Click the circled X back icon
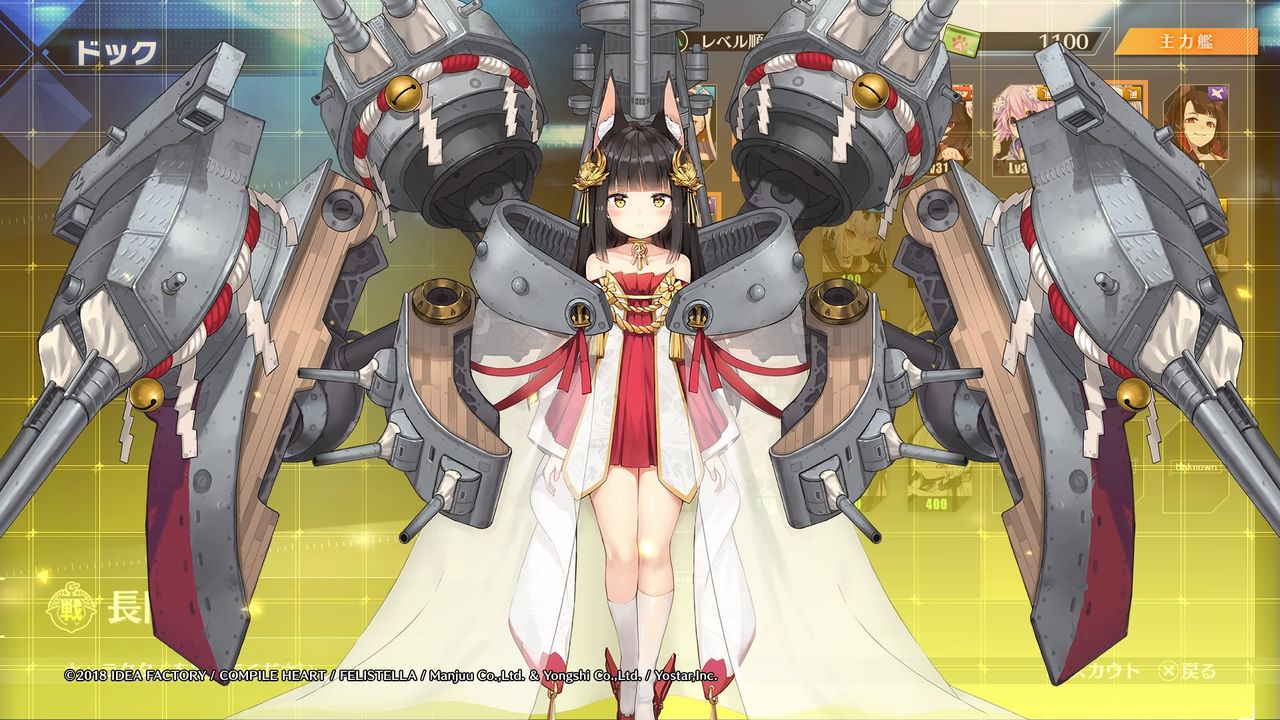 pyautogui.click(x=1167, y=671)
